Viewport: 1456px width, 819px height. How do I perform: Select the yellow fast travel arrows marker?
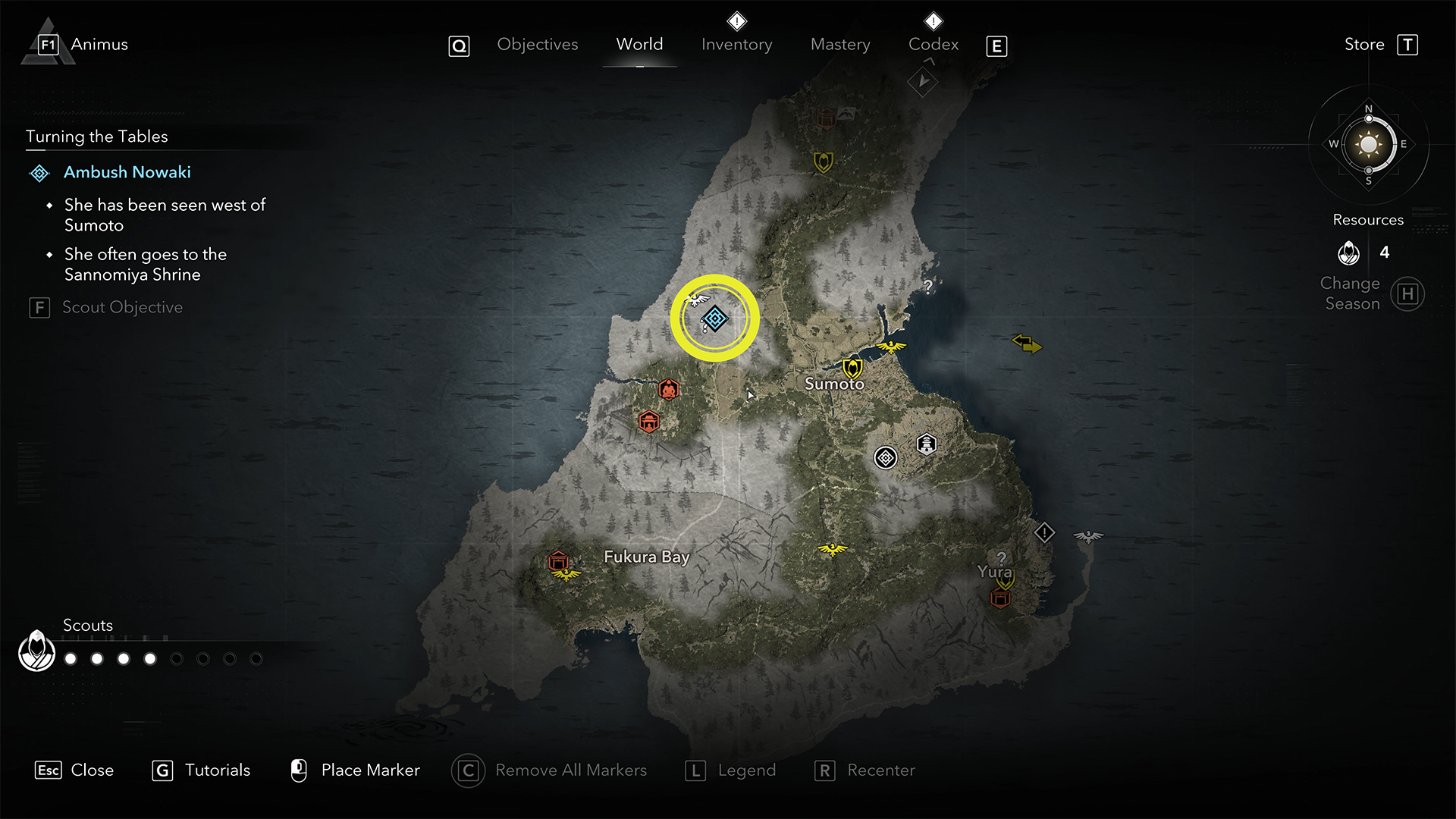click(1027, 344)
